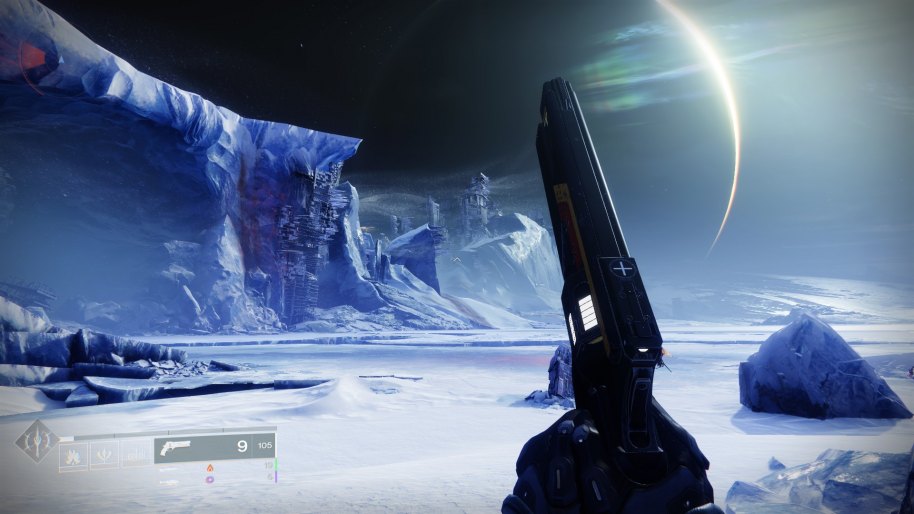
Task: Trigger the class ability icon beside the weapon panel
Action: pos(135,455)
